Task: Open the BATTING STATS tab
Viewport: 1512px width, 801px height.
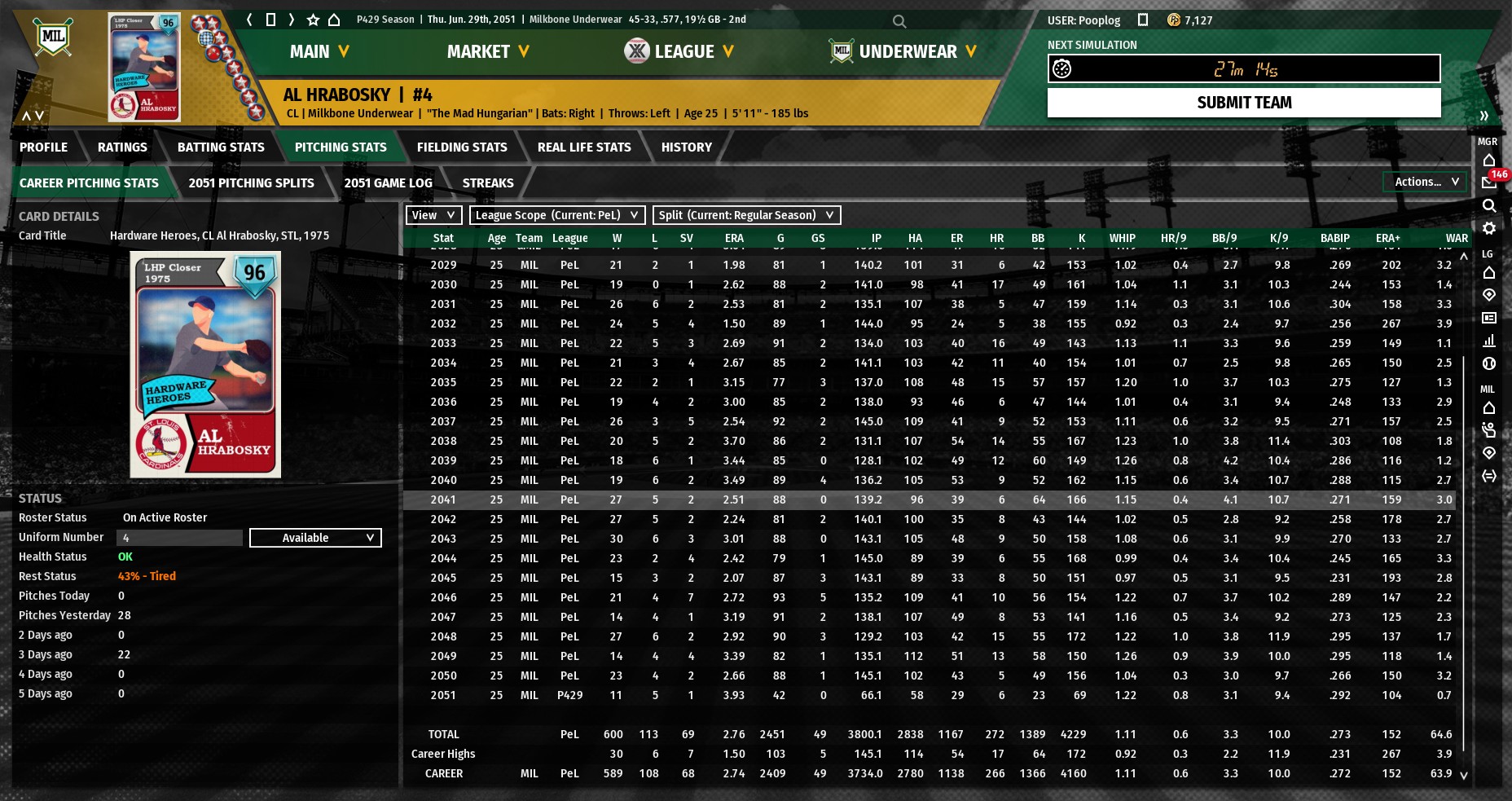Action: tap(221, 147)
